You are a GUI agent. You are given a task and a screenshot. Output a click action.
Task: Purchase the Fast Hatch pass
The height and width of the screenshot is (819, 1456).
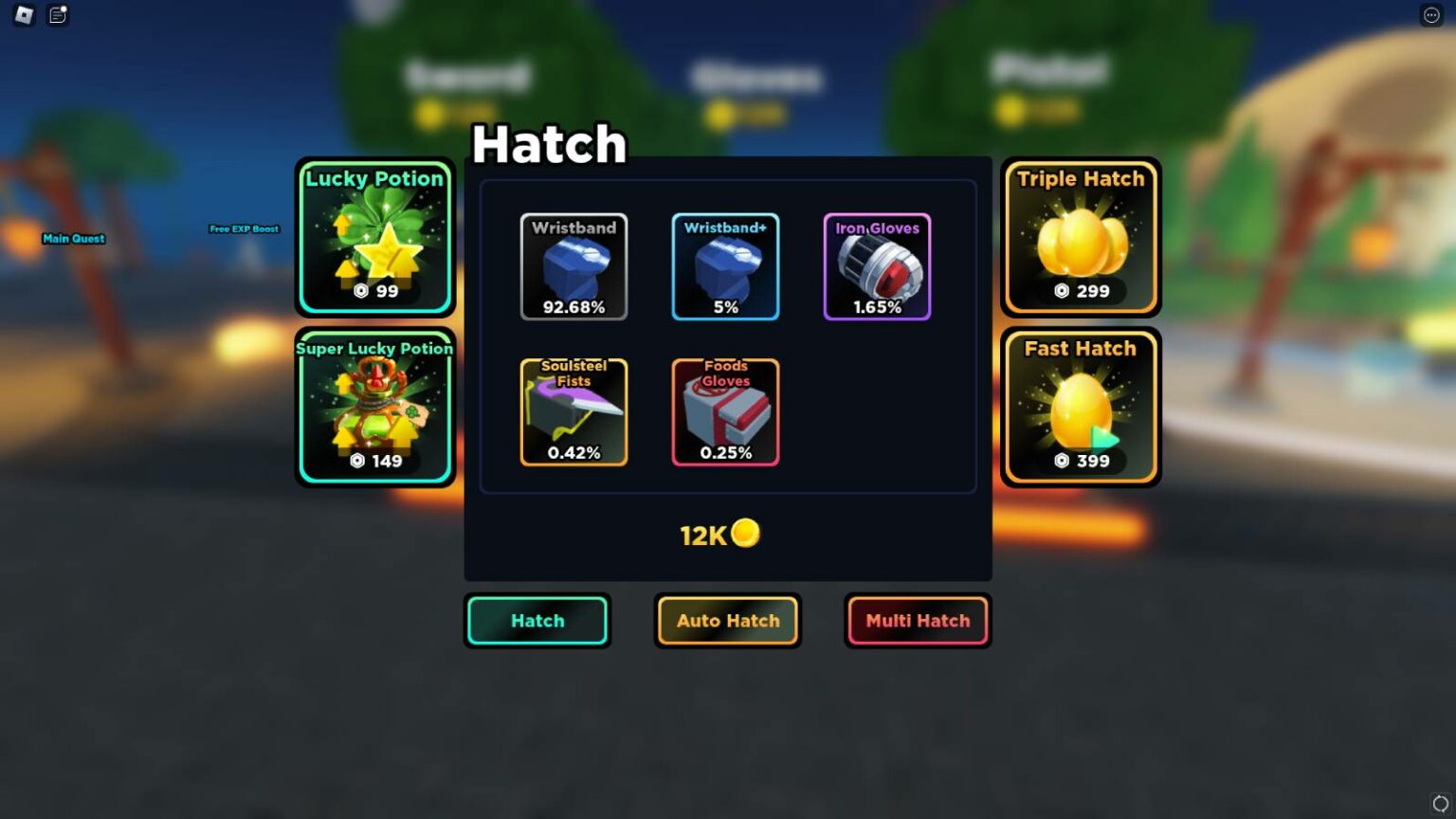tap(1081, 407)
